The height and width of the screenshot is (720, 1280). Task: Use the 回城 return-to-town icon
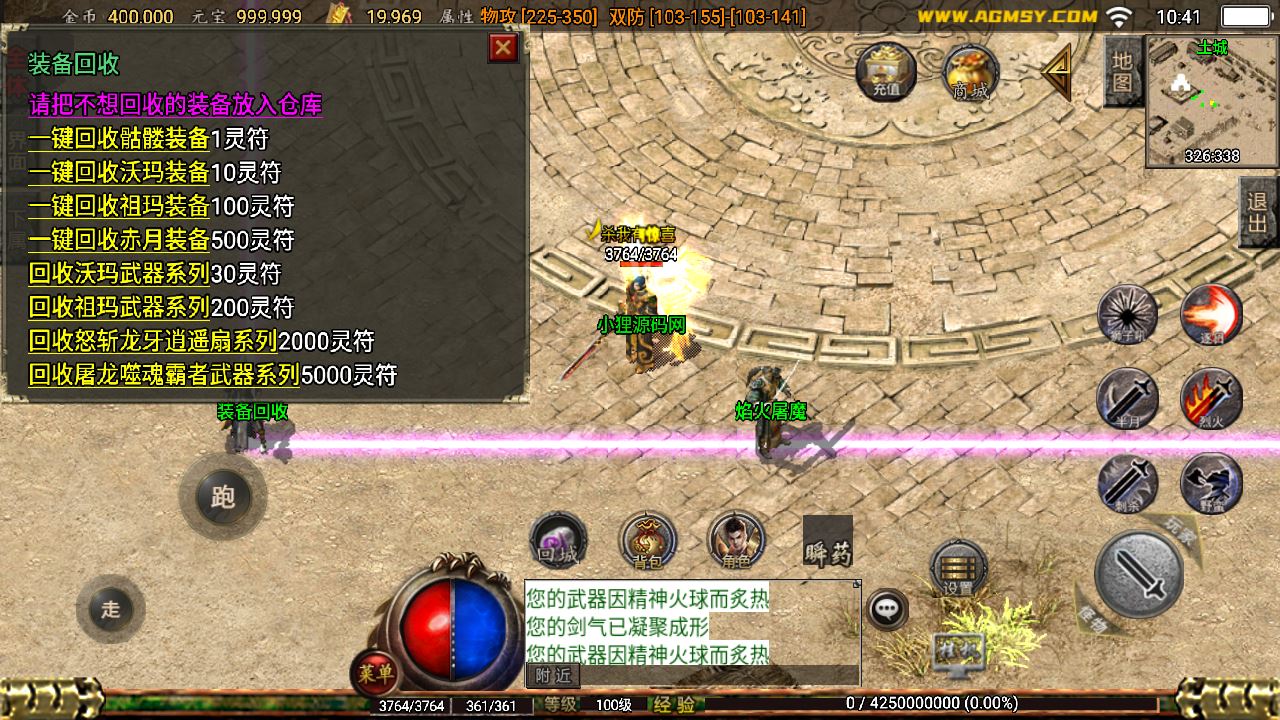[558, 541]
